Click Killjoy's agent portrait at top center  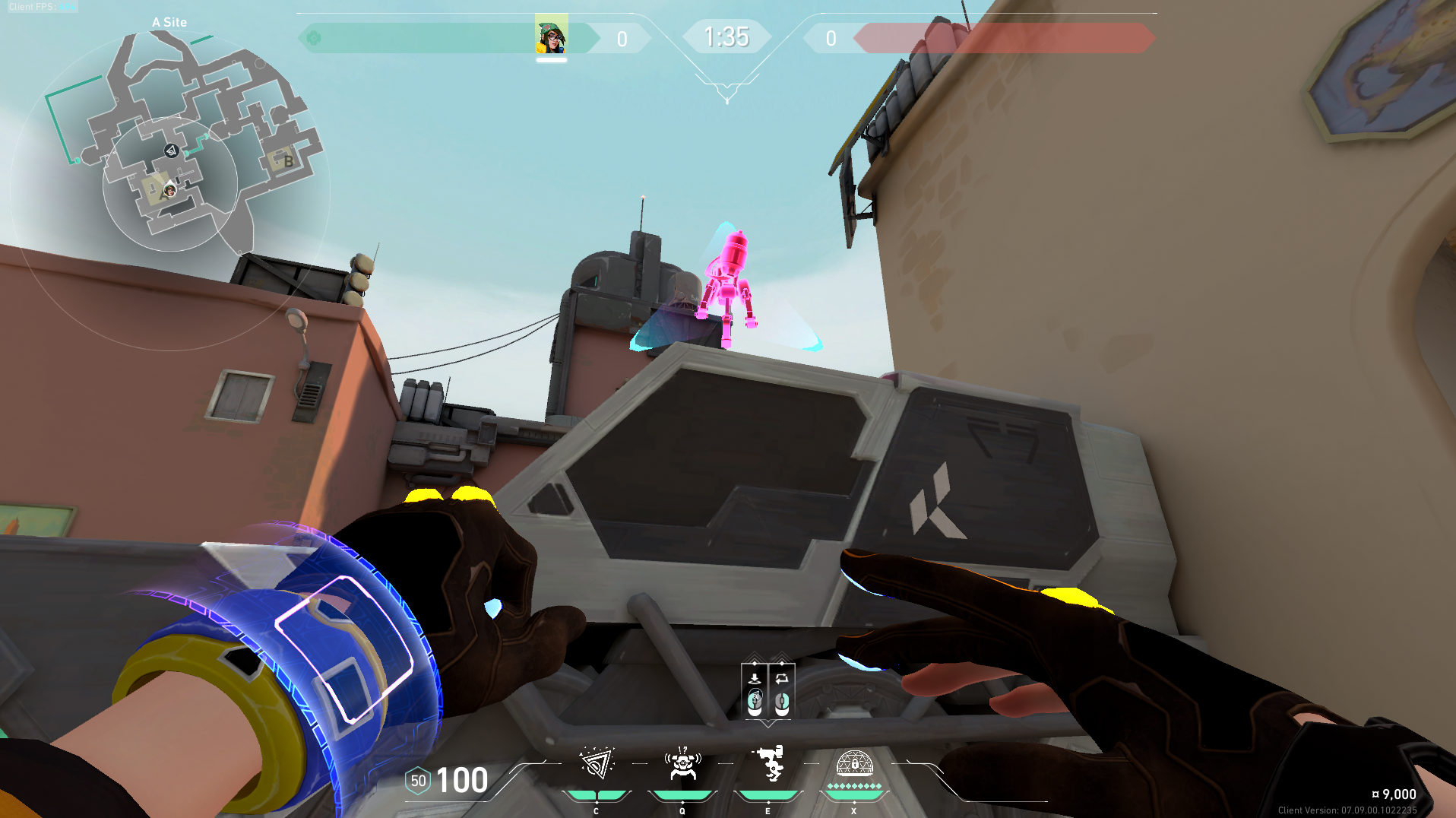click(x=553, y=35)
